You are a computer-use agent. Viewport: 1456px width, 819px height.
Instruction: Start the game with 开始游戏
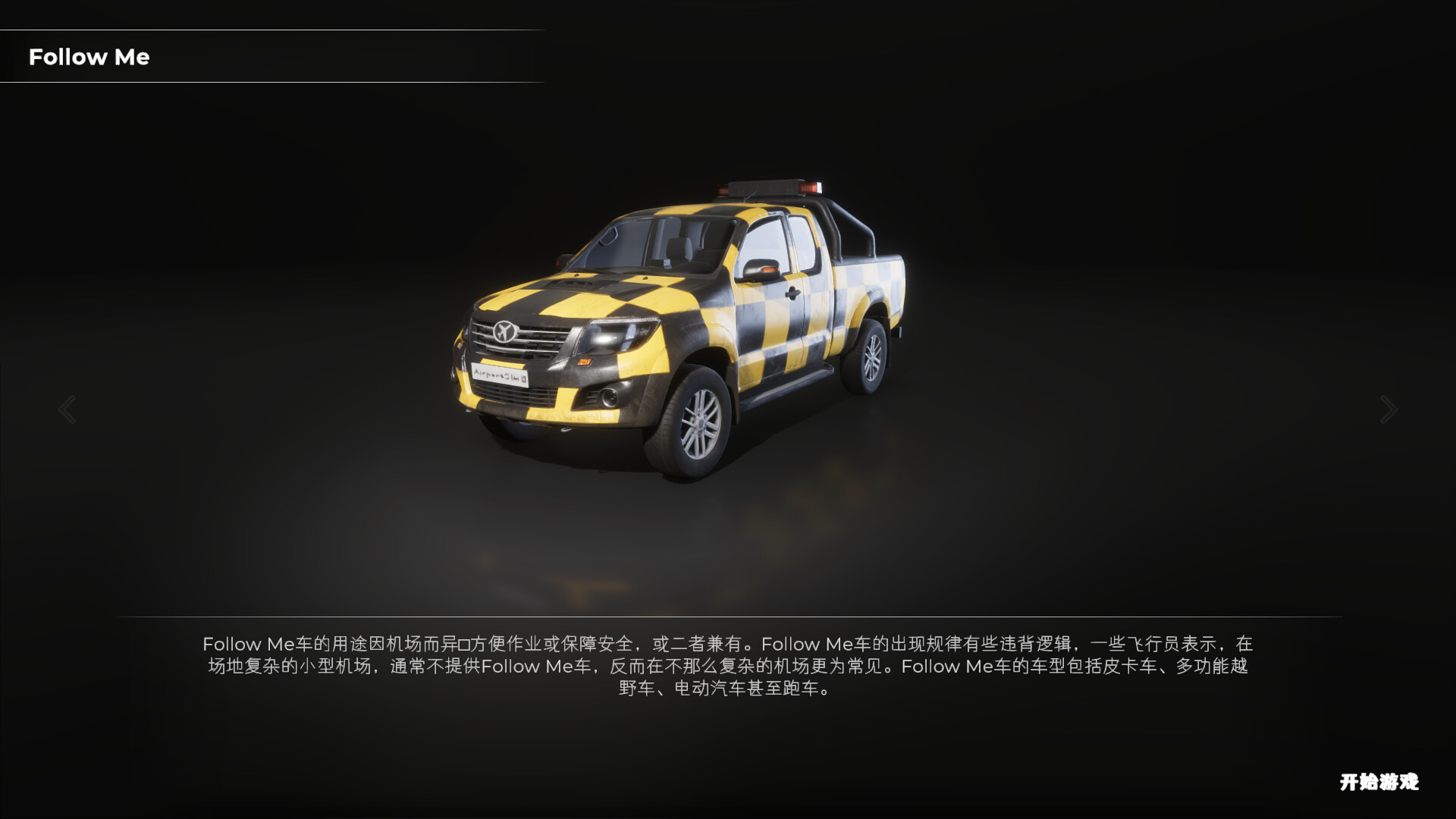click(x=1379, y=782)
